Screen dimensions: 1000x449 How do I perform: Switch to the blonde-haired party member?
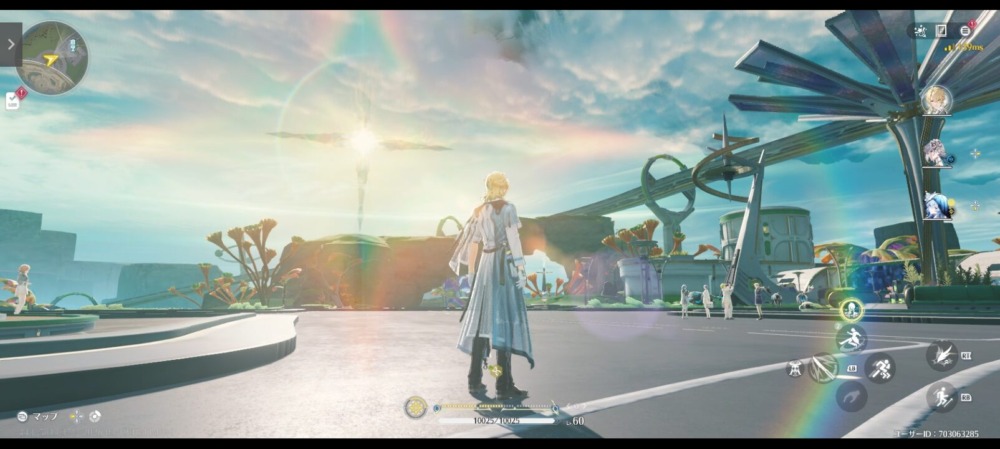pyautogui.click(x=935, y=100)
